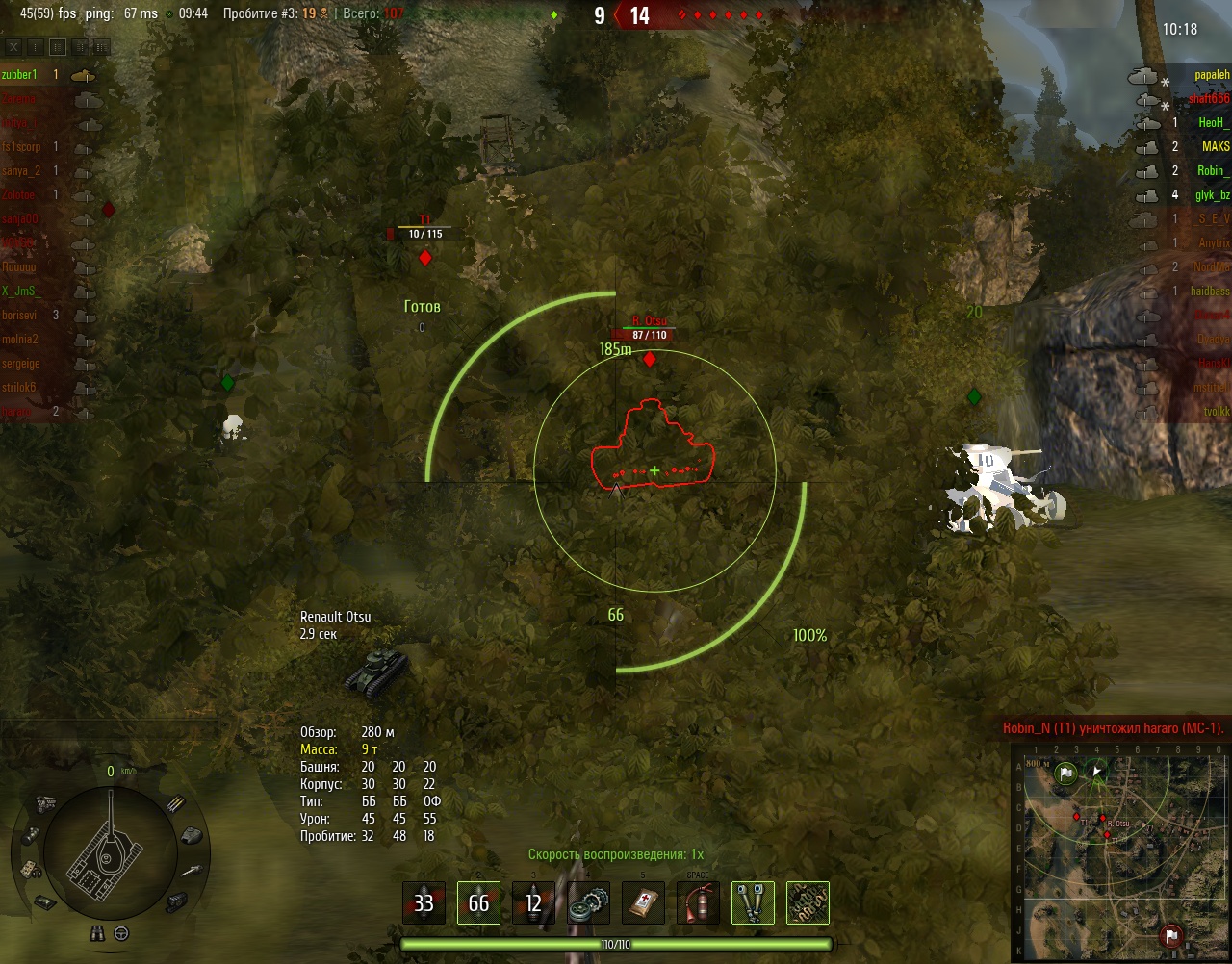Activate the first aid kit consumable
The width and height of the screenshot is (1232, 964).
(x=643, y=903)
